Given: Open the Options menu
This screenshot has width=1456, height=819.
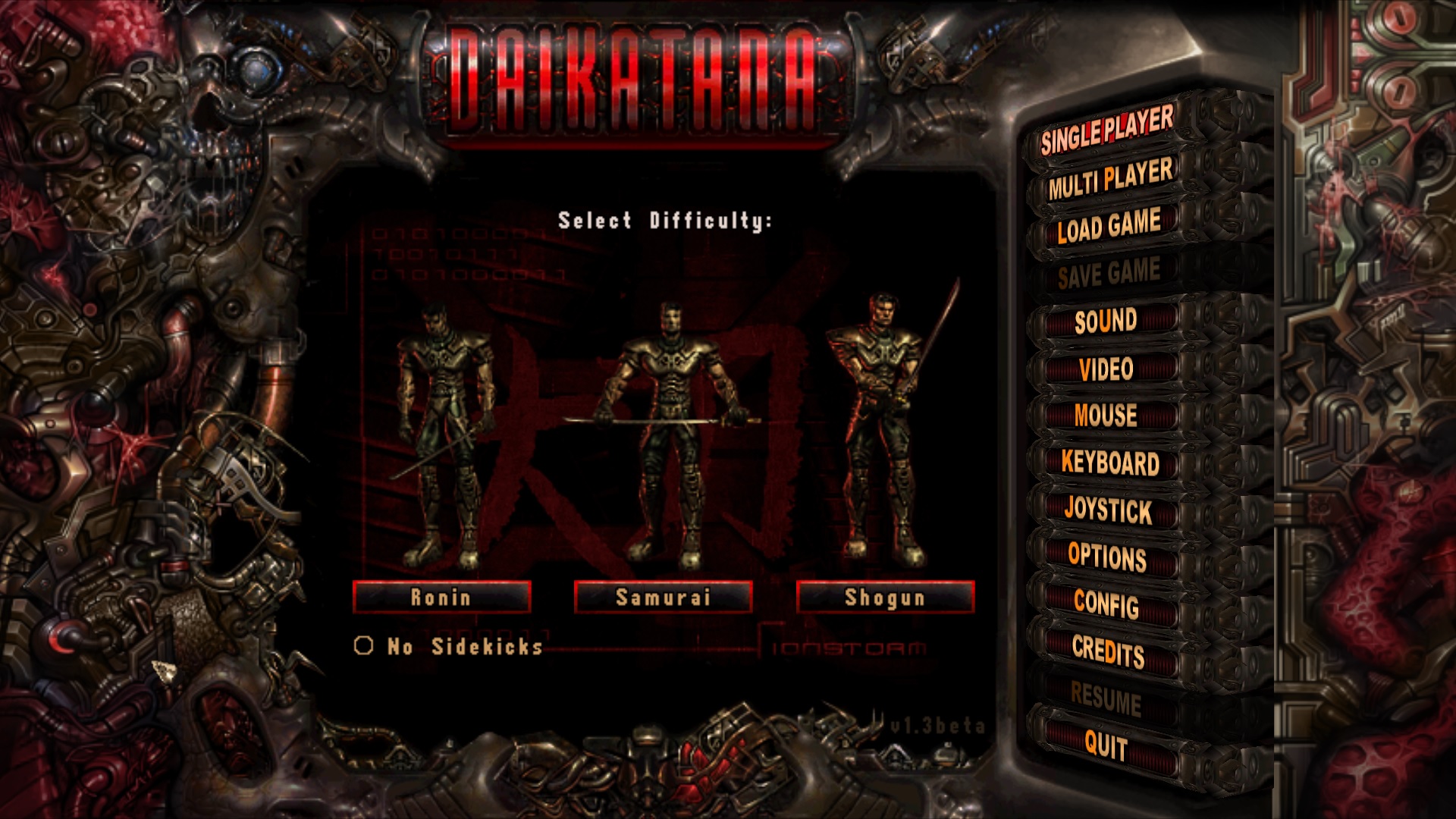Looking at the screenshot, I should coord(1107,557).
